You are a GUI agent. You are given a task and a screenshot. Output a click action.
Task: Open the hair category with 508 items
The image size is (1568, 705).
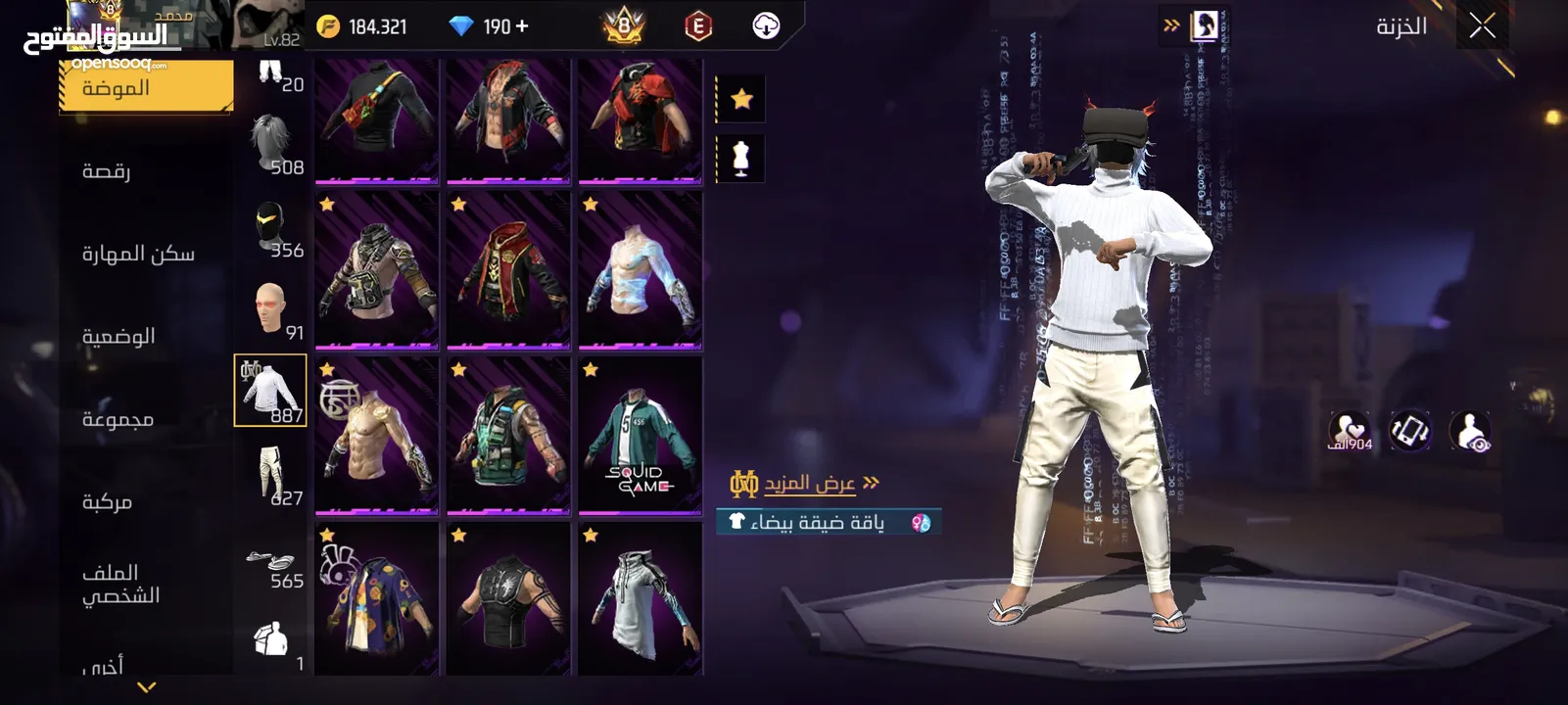point(271,145)
